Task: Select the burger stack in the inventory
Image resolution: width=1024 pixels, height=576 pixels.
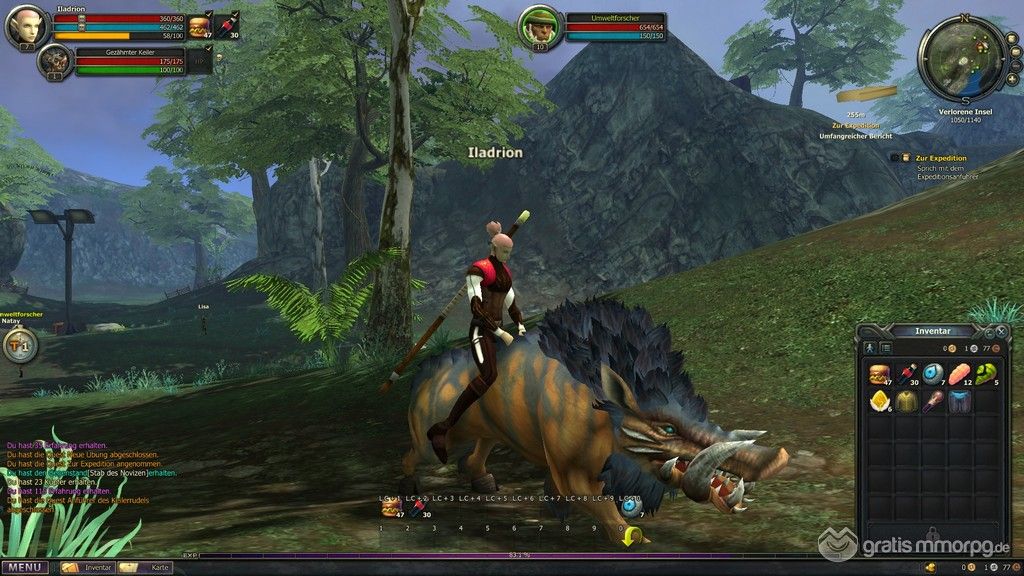Action: tap(879, 374)
